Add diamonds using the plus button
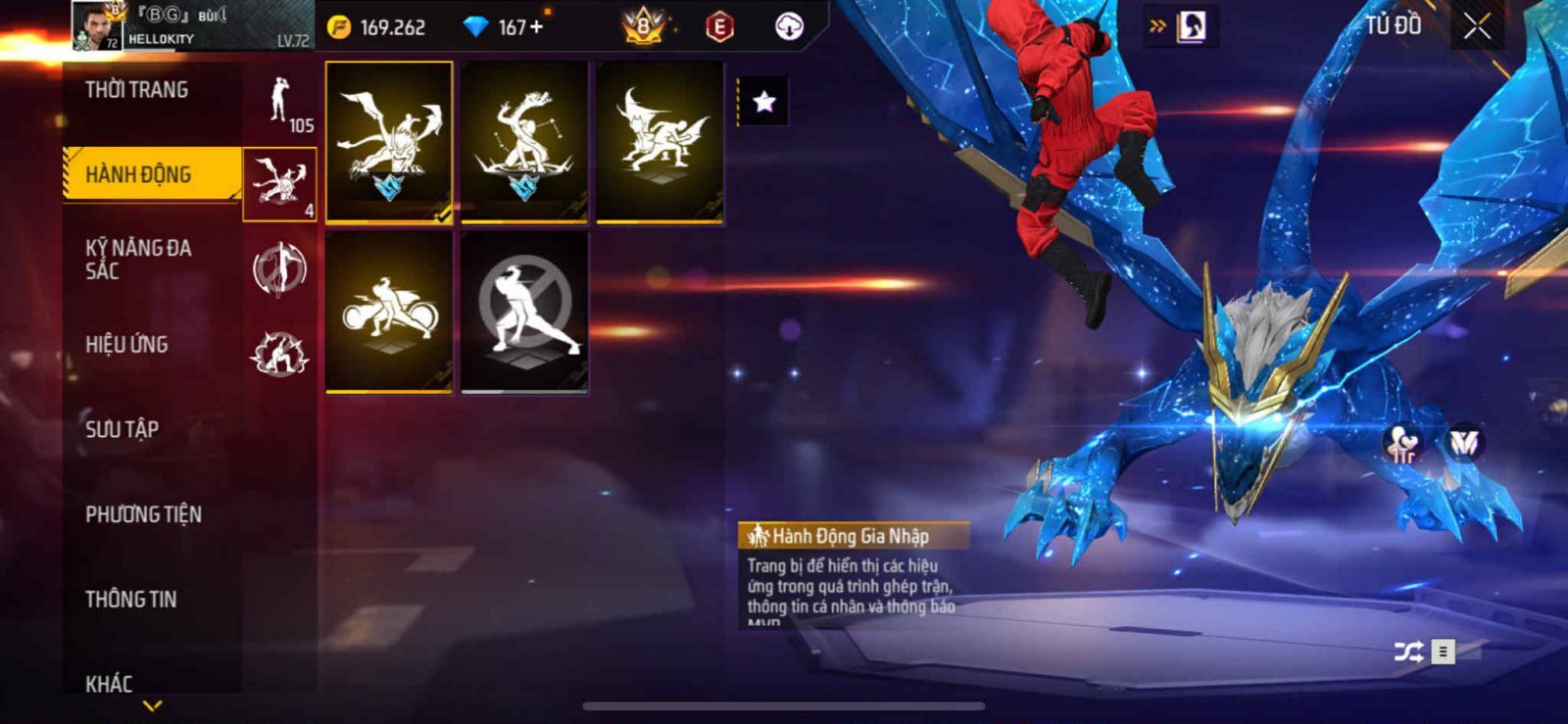Viewport: 1568px width, 724px height. click(x=536, y=27)
